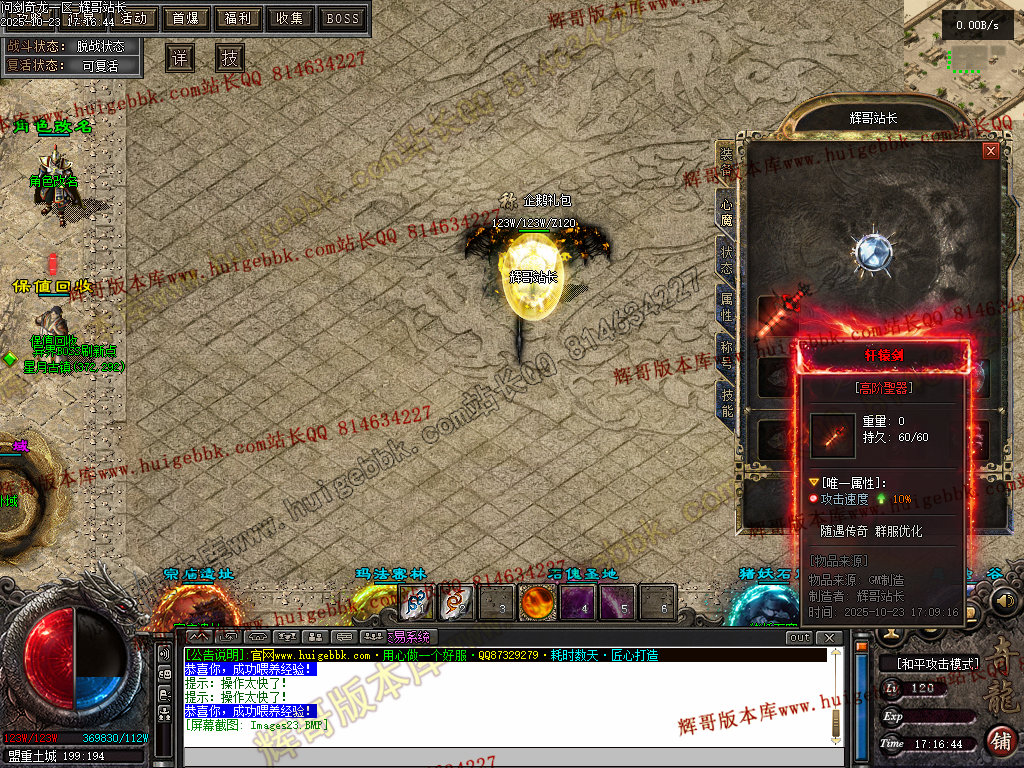Screen dimensions: 1024x768
Task: Switch to the 状态 status tab
Action: pos(726,257)
